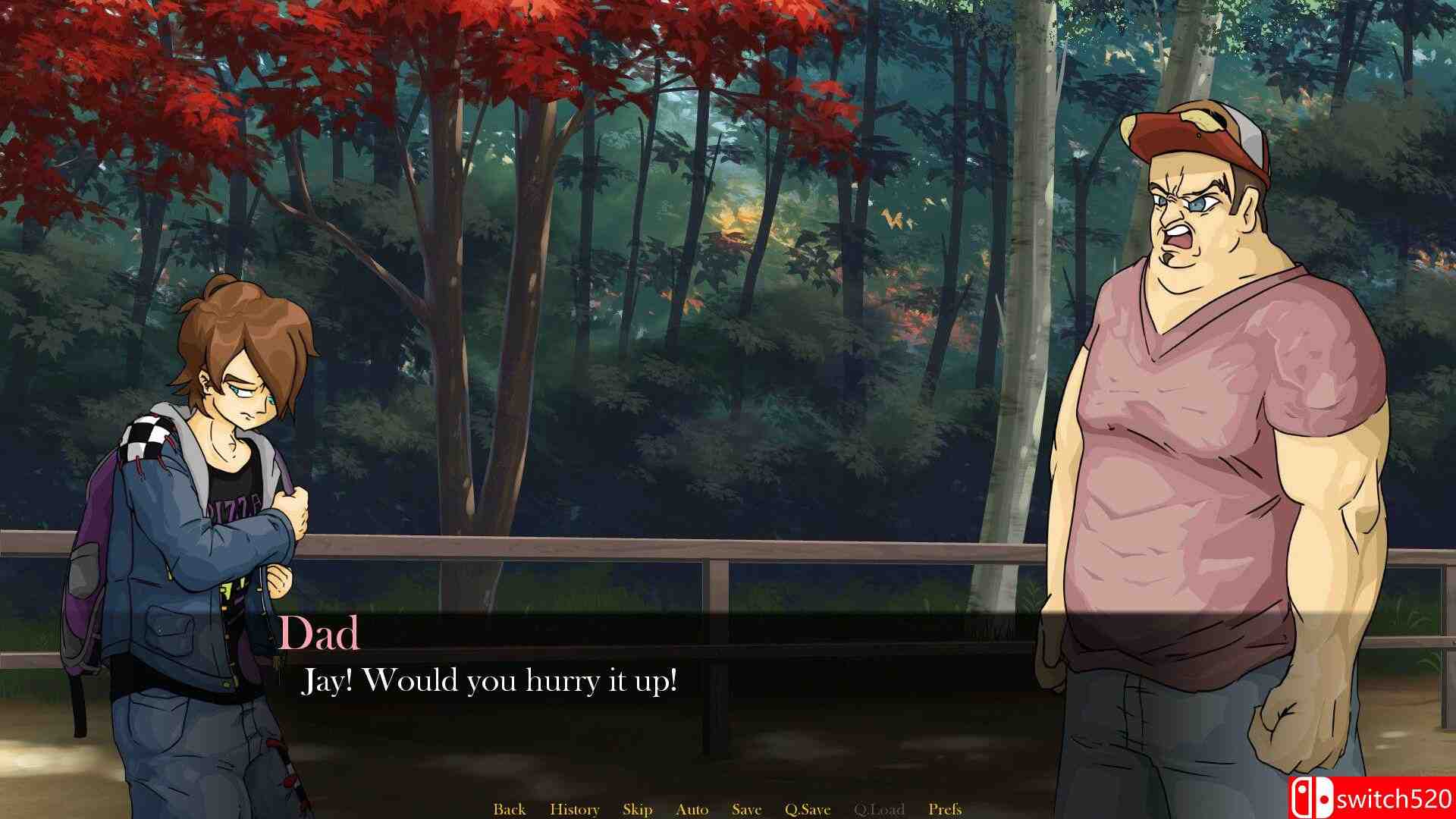Image resolution: width=1456 pixels, height=819 pixels.
Task: Open the Save screen
Action: click(x=746, y=808)
